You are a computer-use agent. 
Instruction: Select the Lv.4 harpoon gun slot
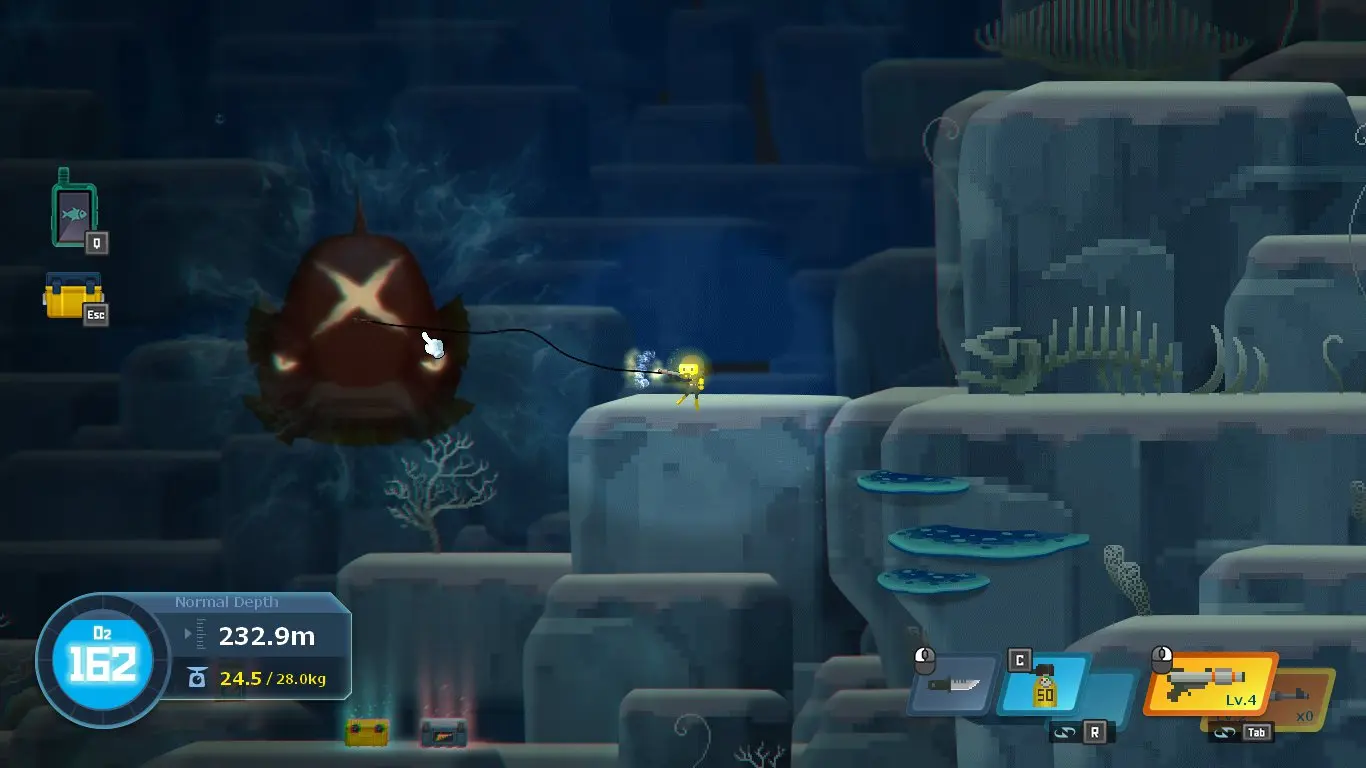[x=1210, y=685]
